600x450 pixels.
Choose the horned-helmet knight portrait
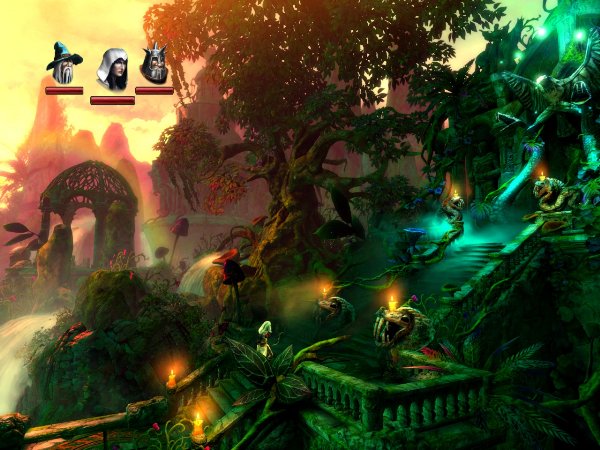154,65
